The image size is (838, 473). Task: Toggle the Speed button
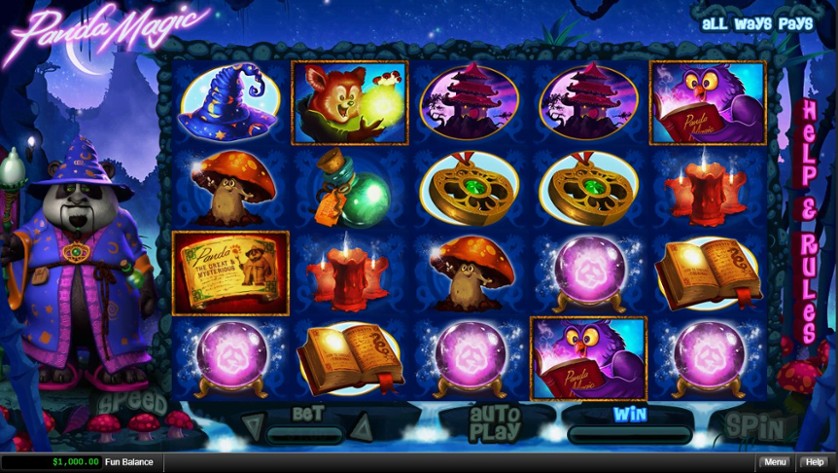[131, 403]
